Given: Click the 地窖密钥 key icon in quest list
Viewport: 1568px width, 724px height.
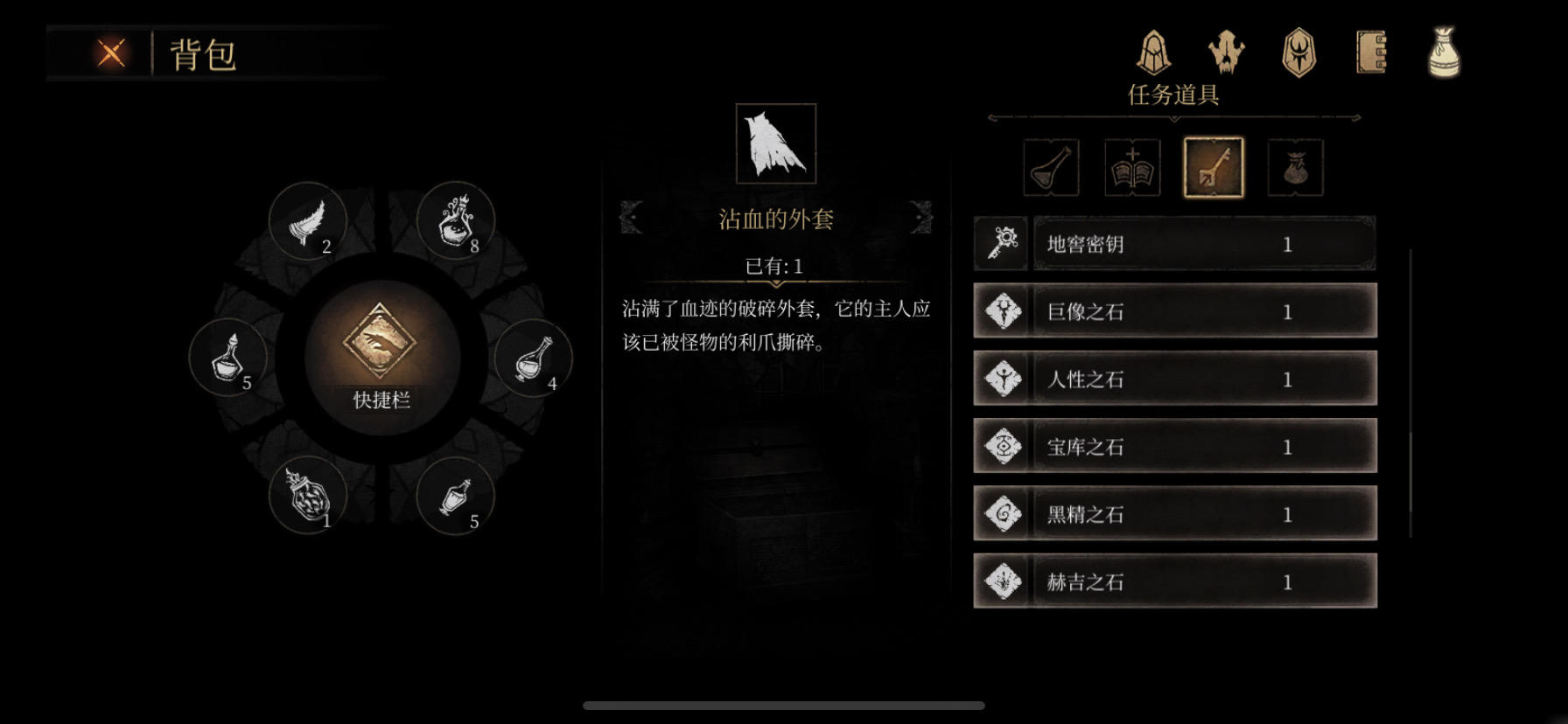Looking at the screenshot, I should coord(1002,243).
